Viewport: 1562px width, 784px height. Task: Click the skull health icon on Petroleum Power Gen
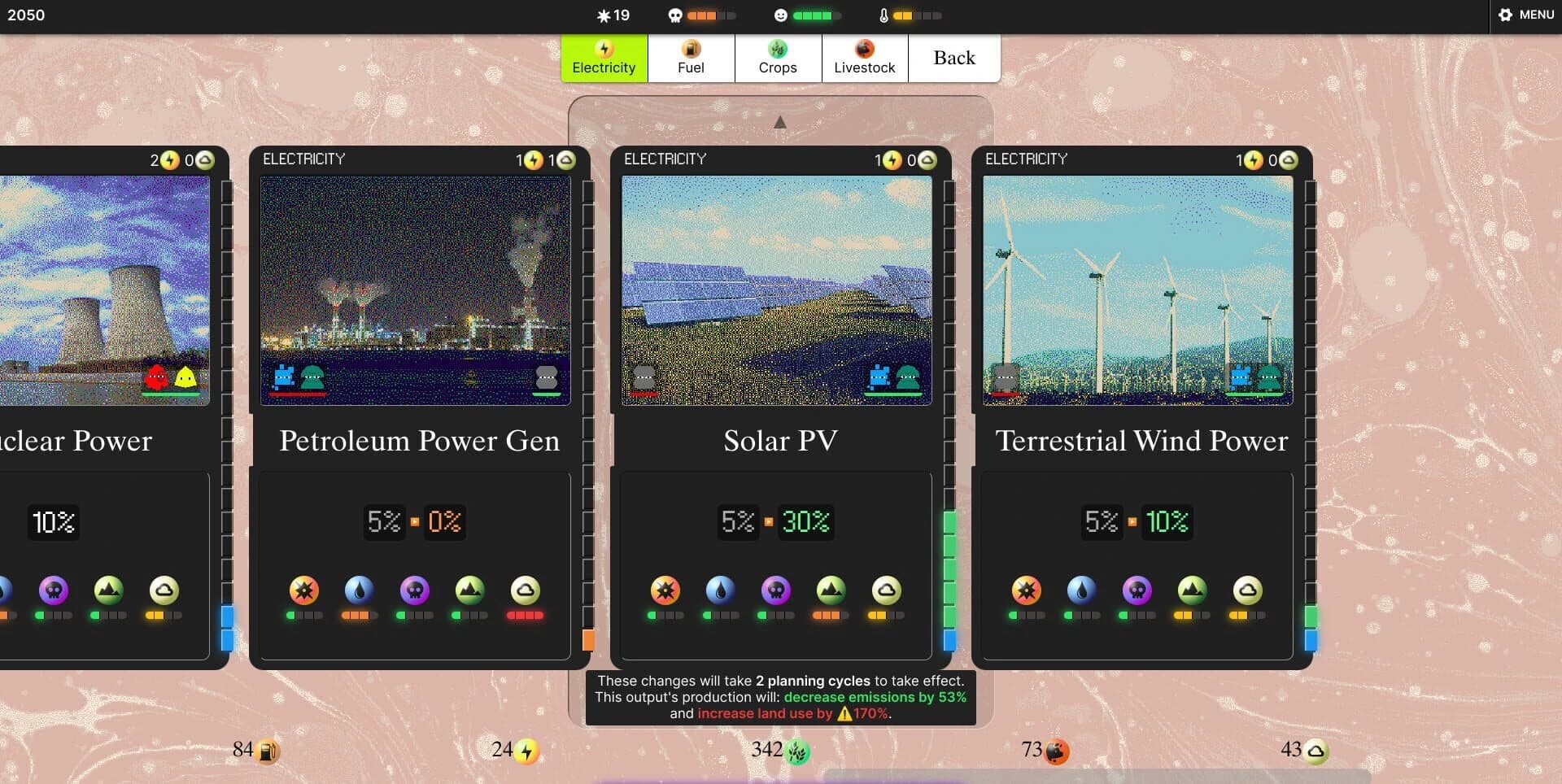416,591
